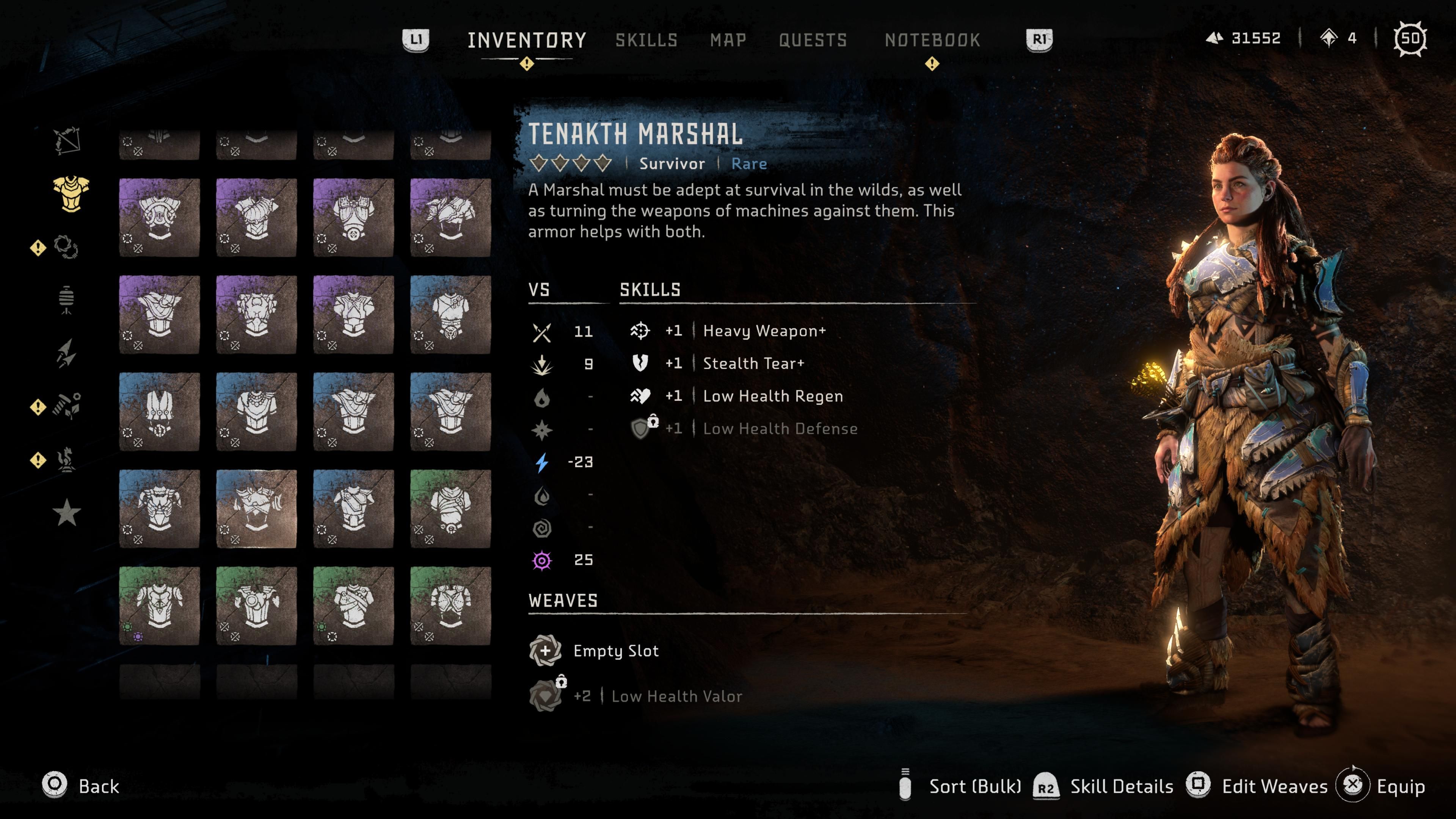Viewport: 1456px width, 819px height.
Task: Open the Quests tab
Action: 813,39
